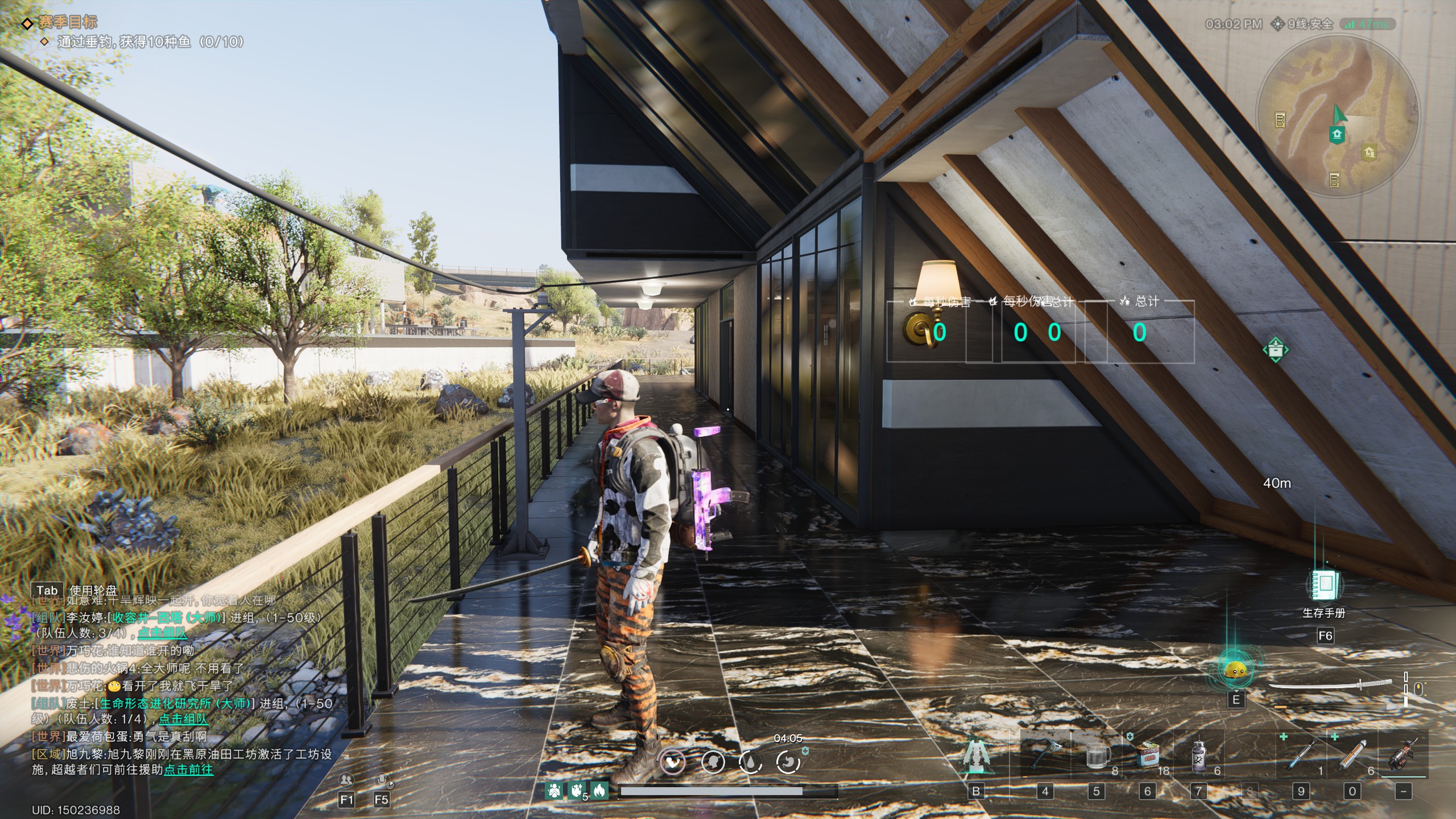Click the flame buff status icon
Screen dimensions: 1456x819
point(599,790)
